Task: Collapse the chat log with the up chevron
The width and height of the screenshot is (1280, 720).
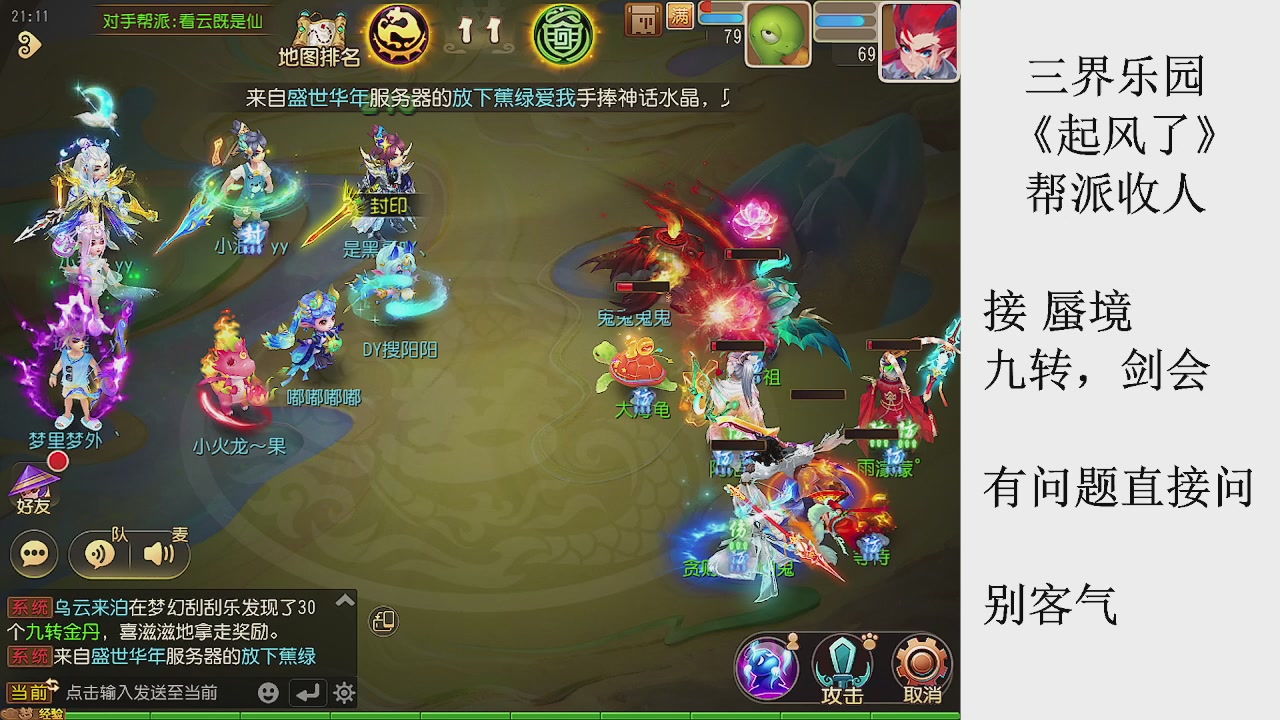Action: pos(345,600)
